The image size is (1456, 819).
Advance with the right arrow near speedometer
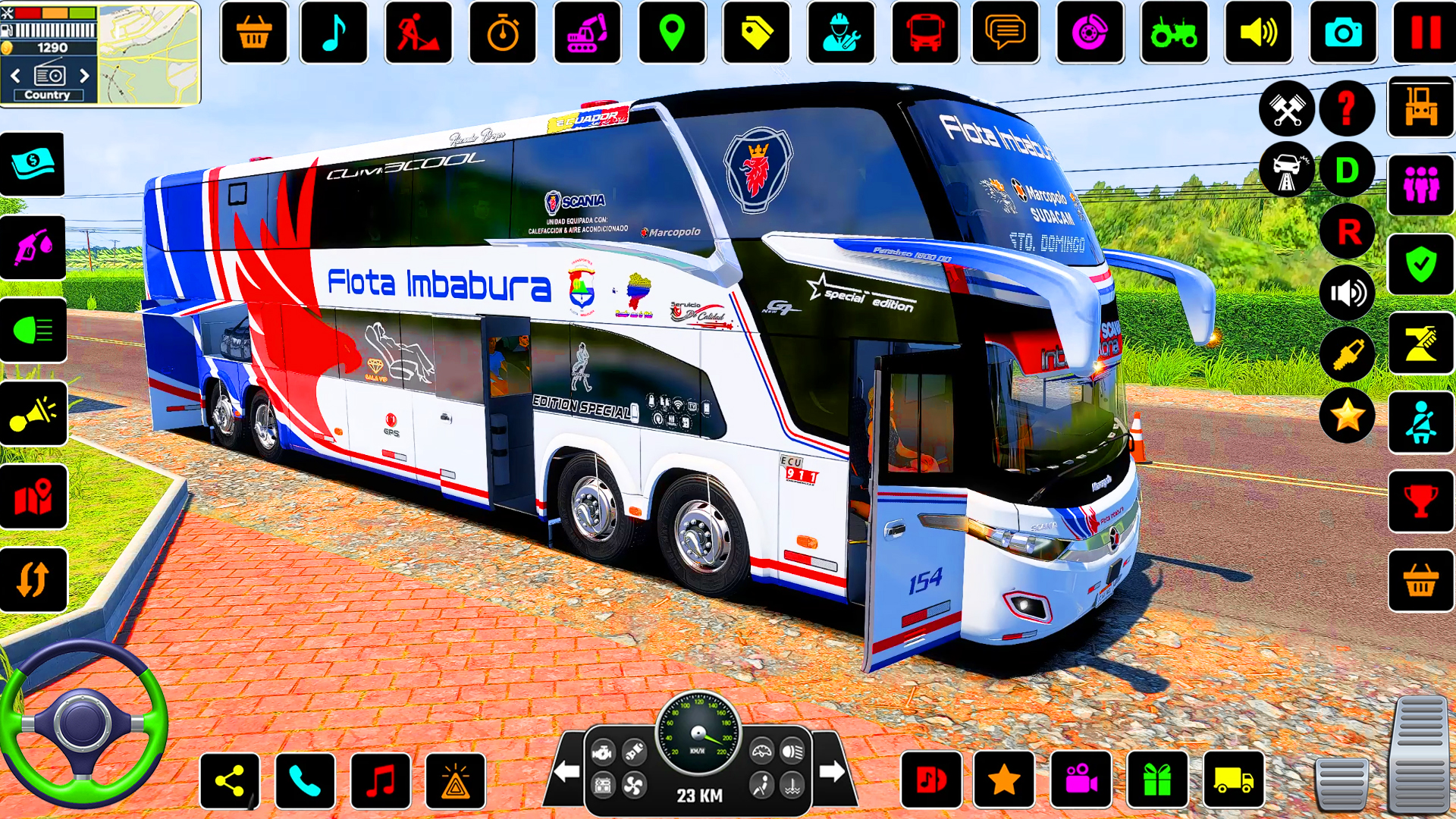click(828, 768)
